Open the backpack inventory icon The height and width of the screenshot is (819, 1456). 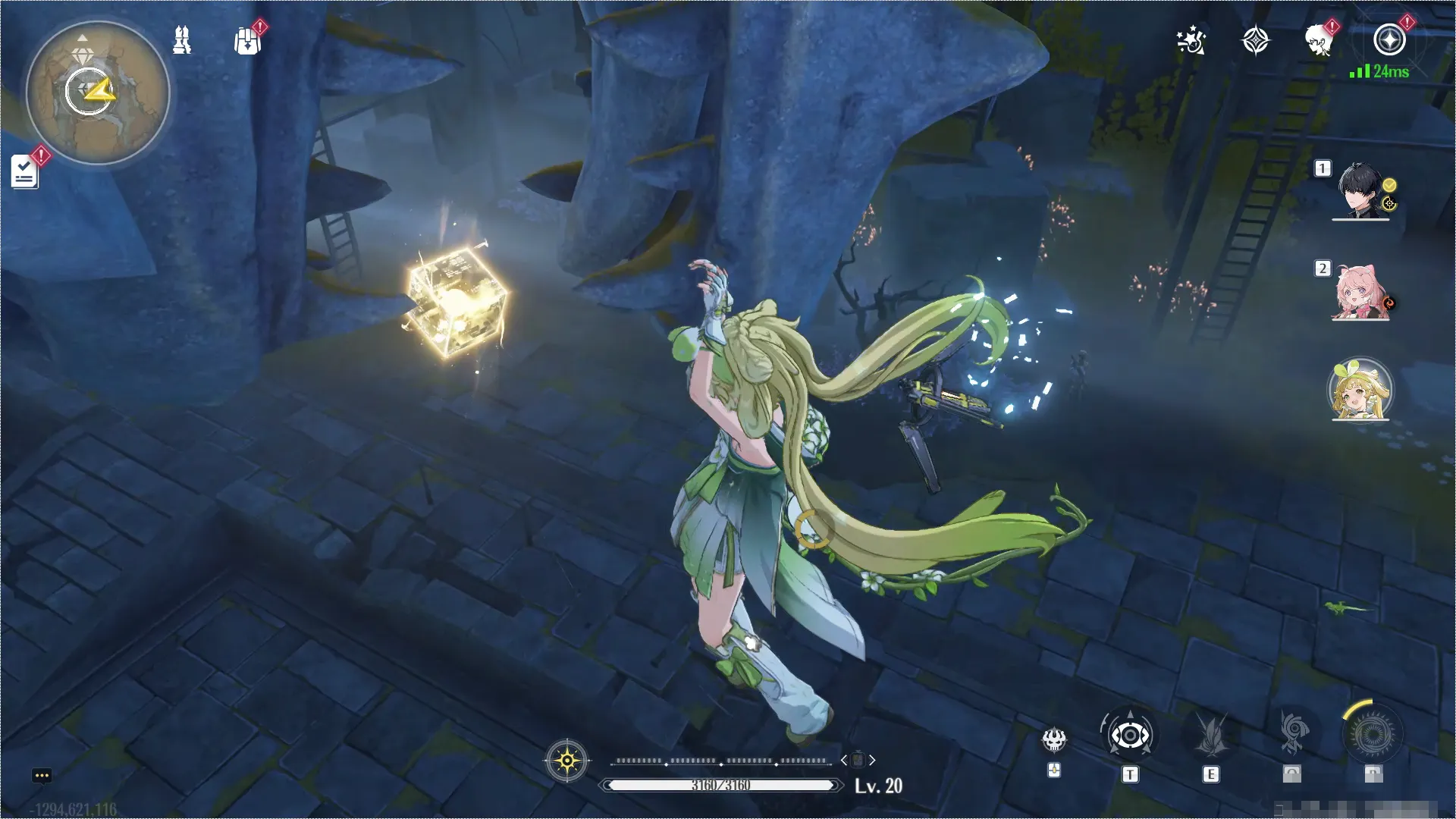click(248, 41)
